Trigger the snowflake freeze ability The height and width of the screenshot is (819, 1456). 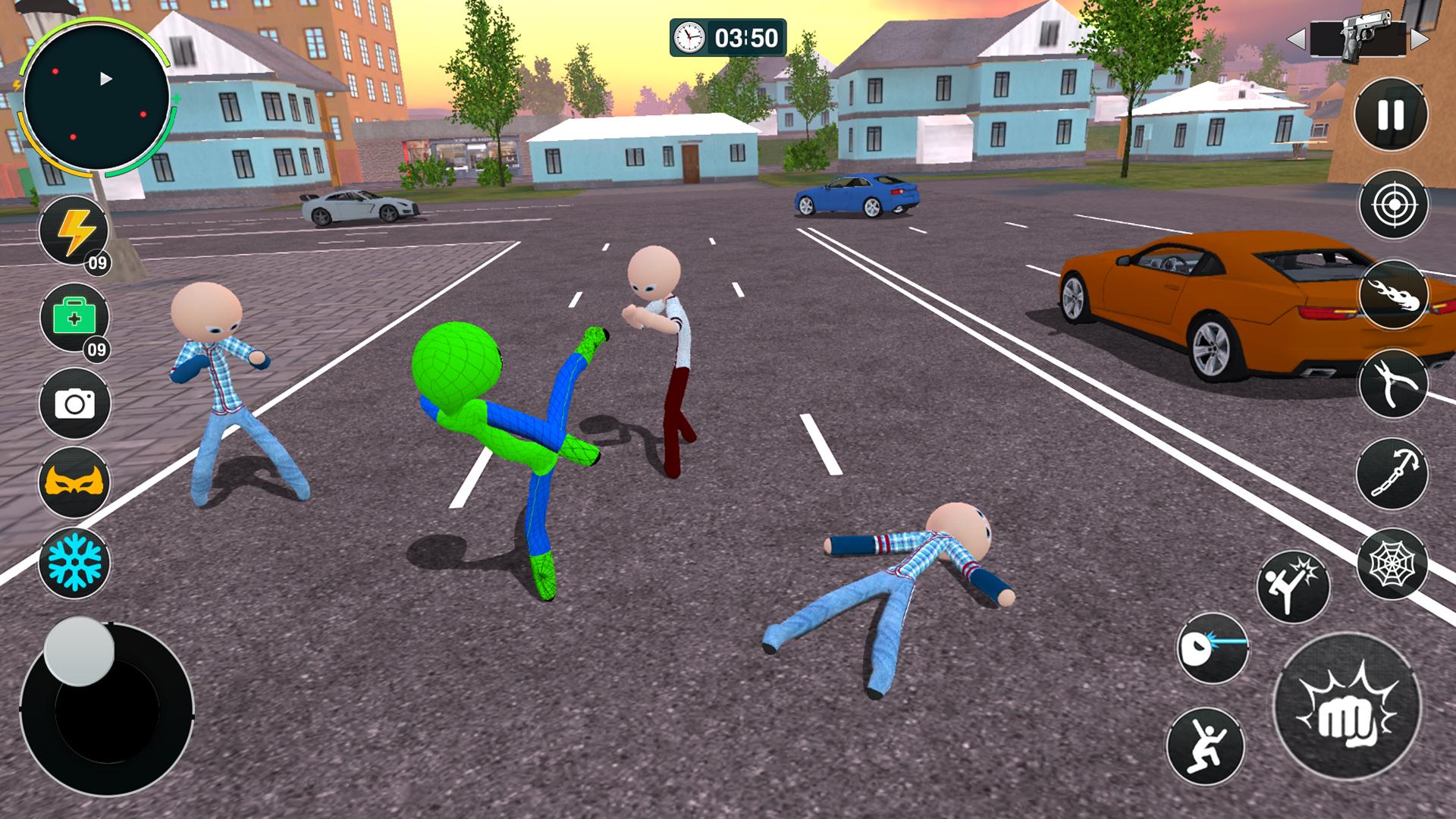tap(74, 563)
